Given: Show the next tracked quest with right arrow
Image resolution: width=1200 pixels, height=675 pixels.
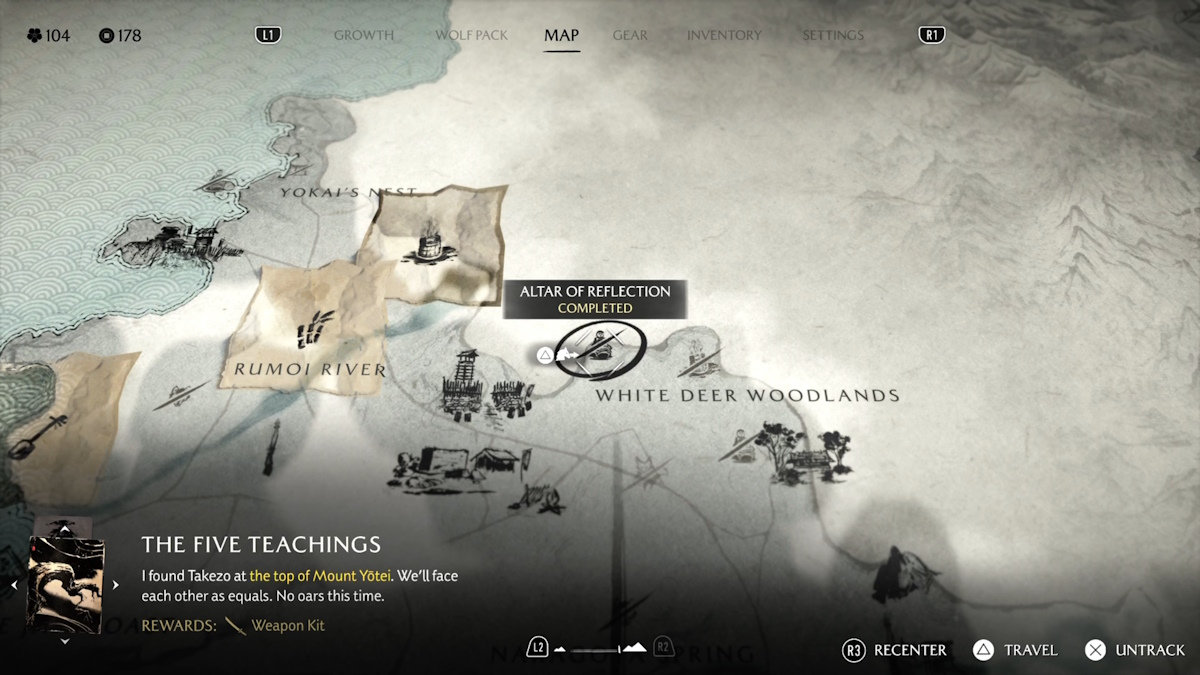Looking at the screenshot, I should pos(115,585).
